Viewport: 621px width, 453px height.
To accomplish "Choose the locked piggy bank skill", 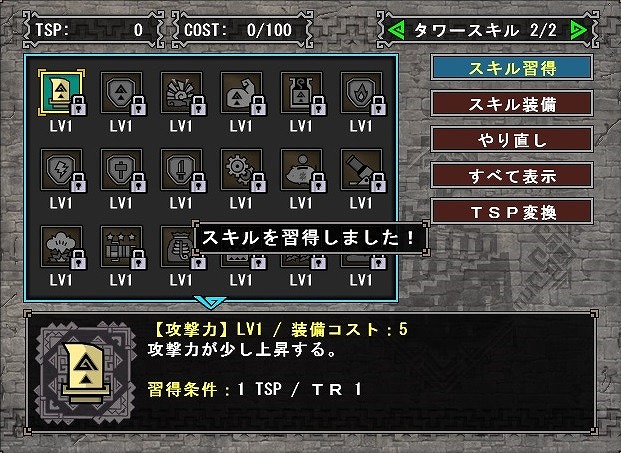I will click(301, 169).
